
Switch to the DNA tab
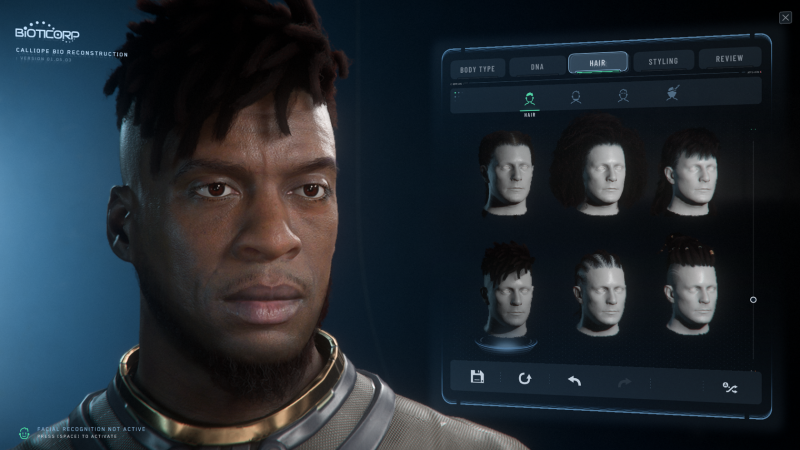(534, 67)
